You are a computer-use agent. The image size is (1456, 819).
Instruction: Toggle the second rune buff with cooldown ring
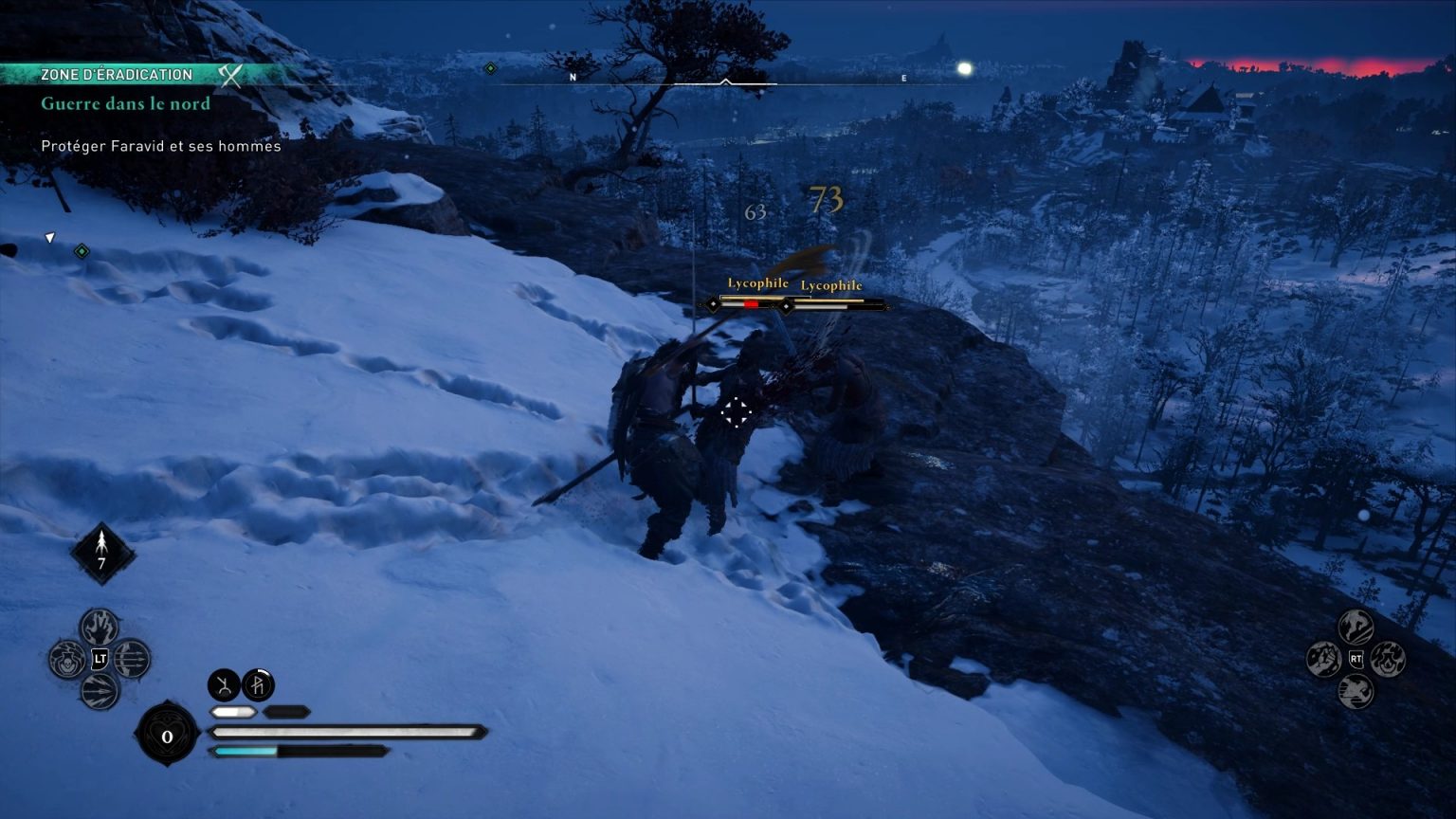tap(259, 684)
